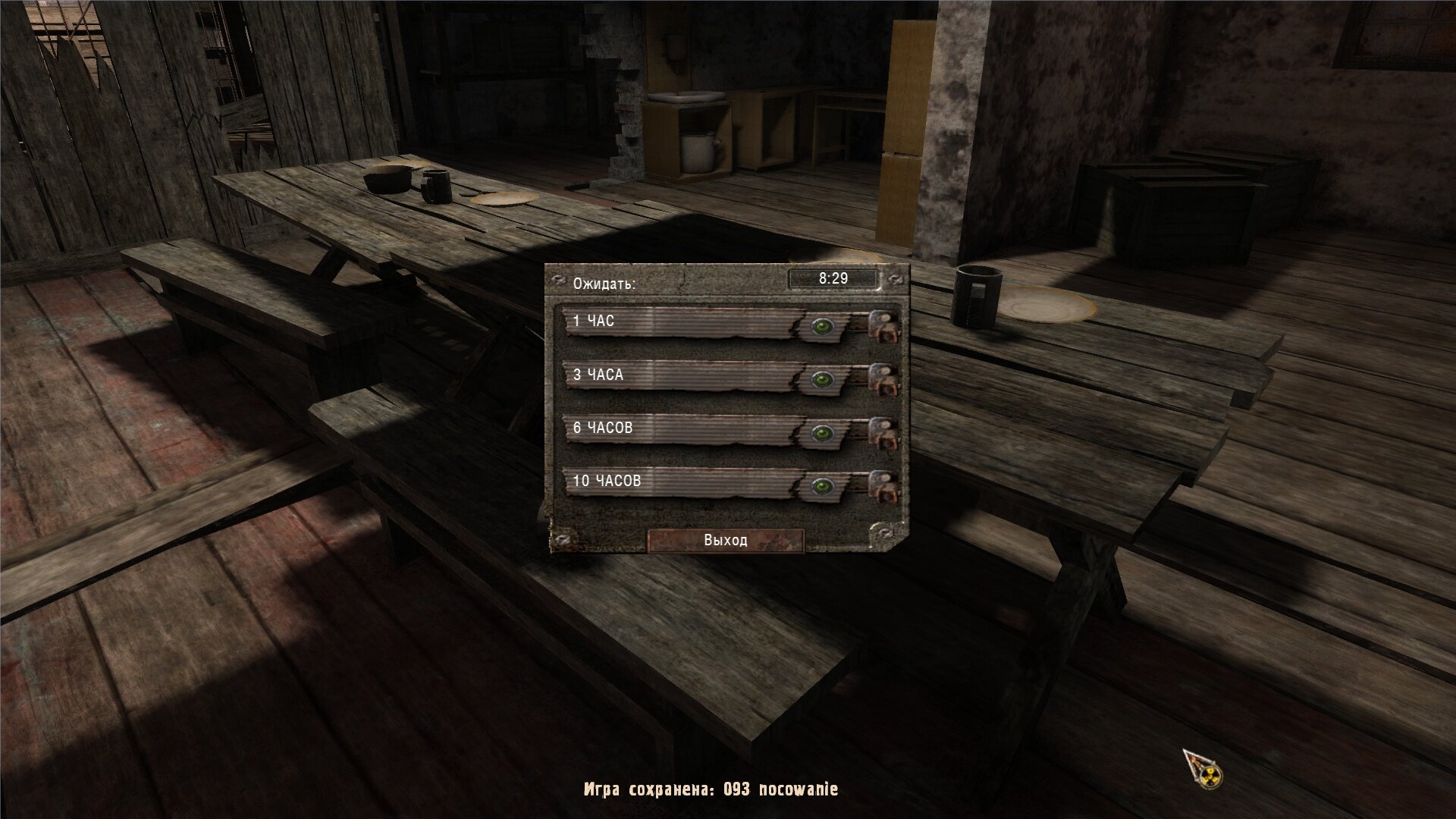Close the dialog with Выход

tap(725, 540)
